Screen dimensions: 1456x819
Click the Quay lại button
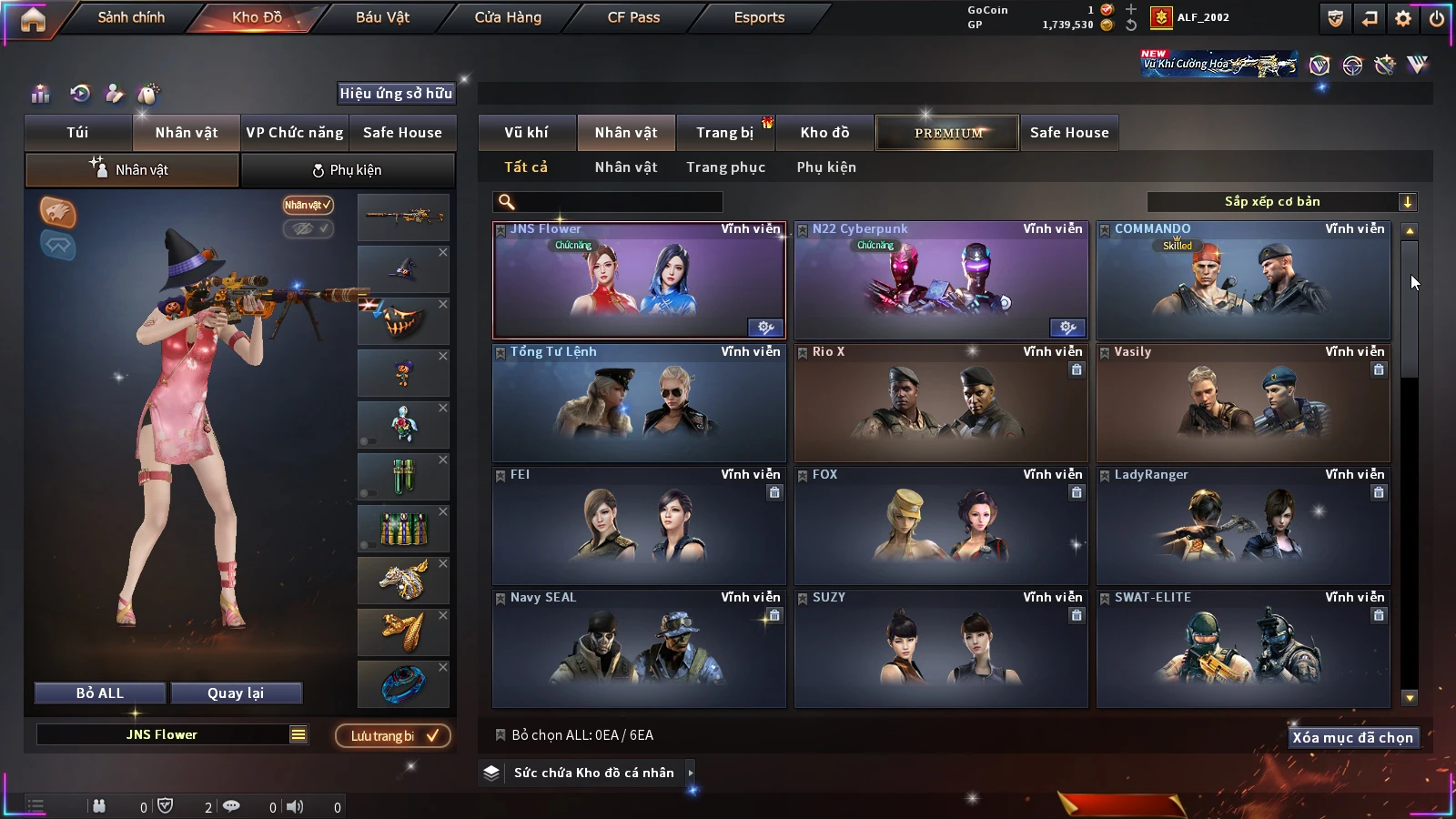[x=236, y=693]
